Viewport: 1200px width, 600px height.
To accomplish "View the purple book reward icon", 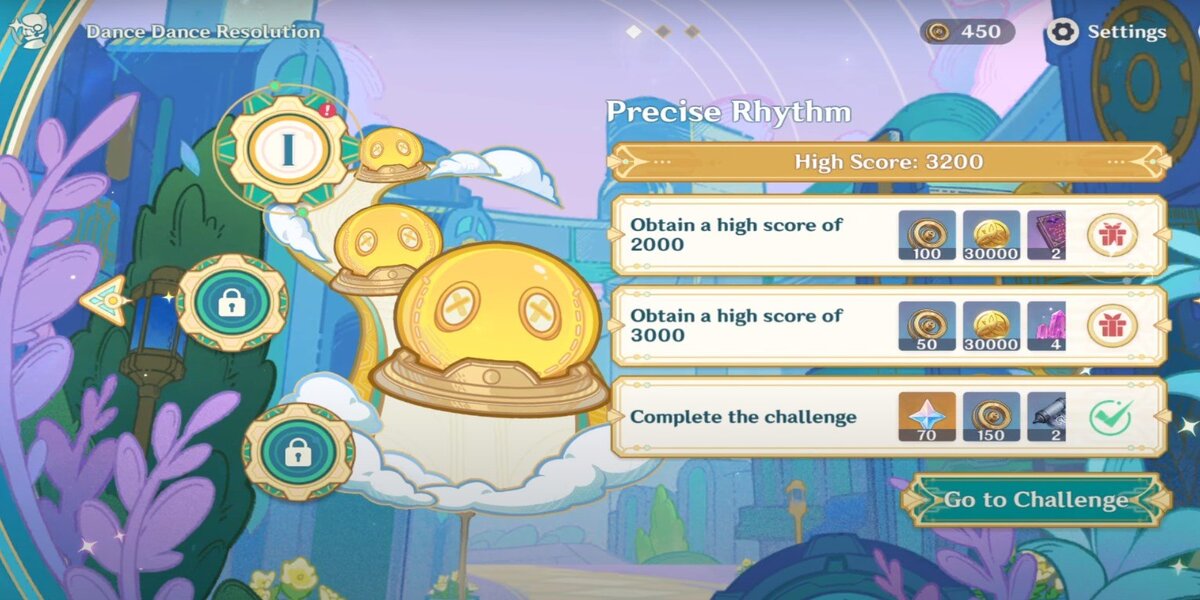I will [x=1046, y=235].
